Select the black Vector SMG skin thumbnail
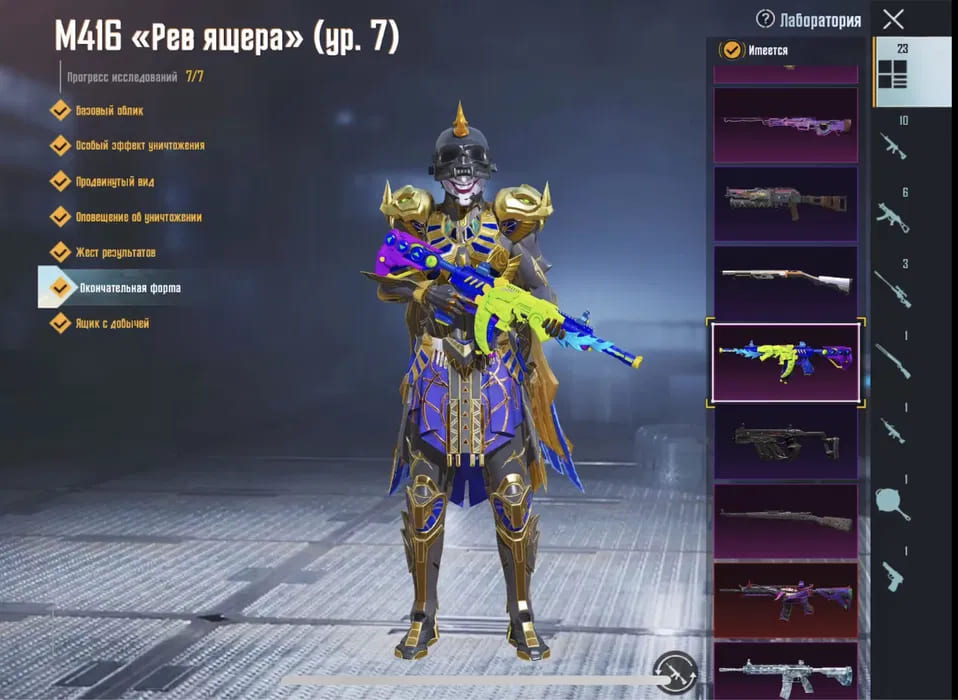958x700 pixels. pos(785,441)
